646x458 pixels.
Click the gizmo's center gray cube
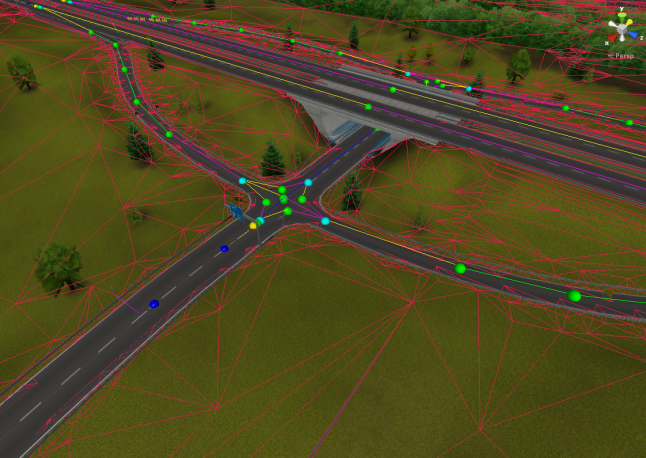tap(622, 31)
